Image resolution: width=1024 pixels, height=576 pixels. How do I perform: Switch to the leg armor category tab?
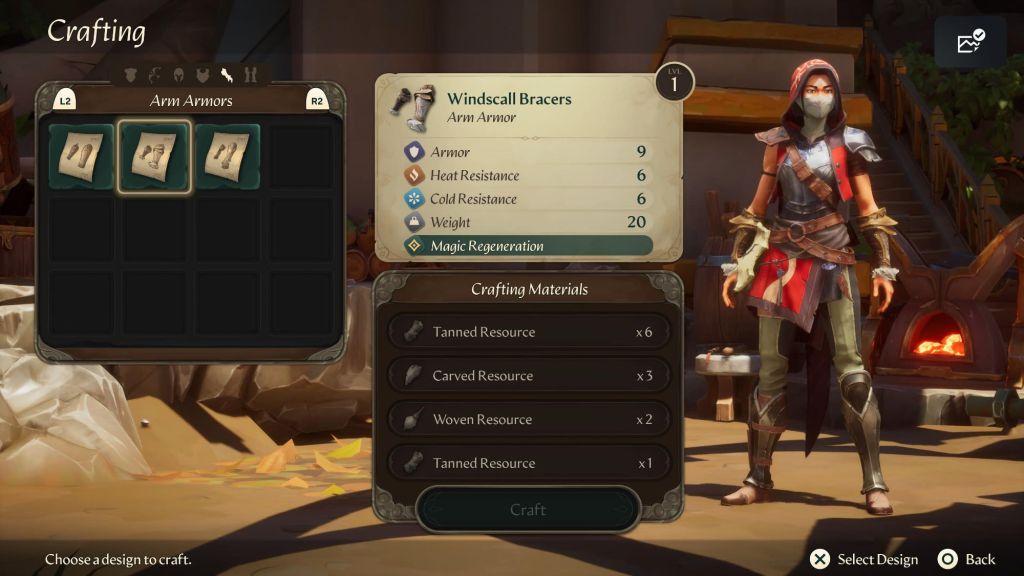250,74
